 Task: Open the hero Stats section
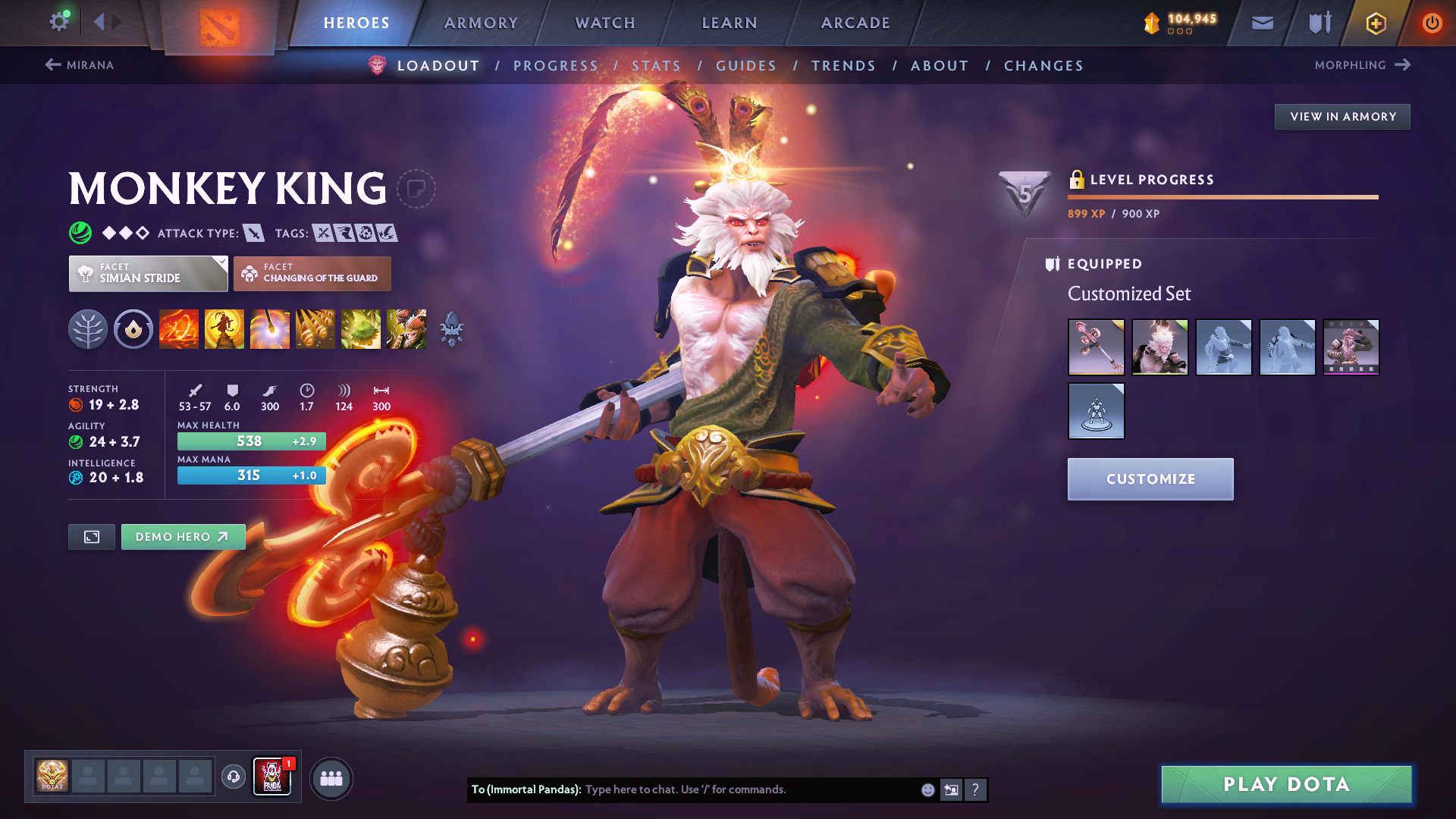pos(656,66)
